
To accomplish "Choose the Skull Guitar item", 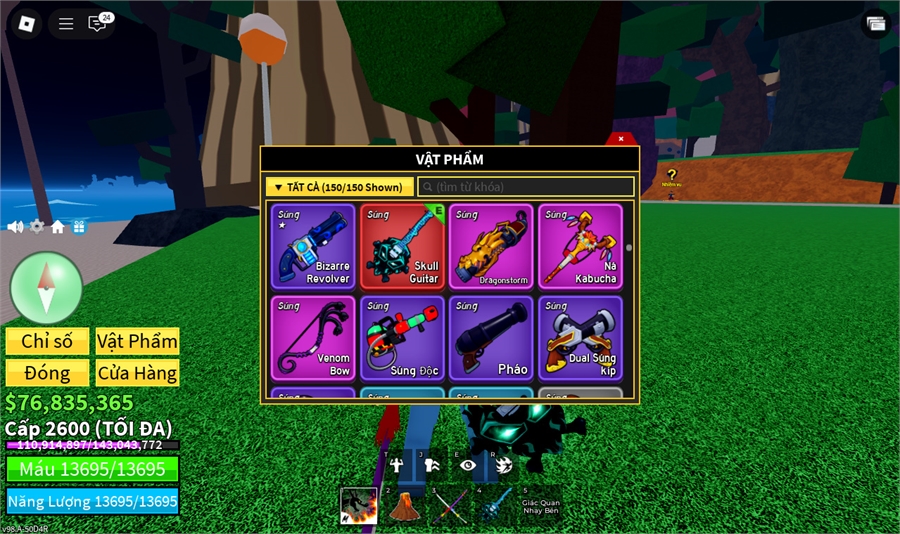I will click(402, 247).
